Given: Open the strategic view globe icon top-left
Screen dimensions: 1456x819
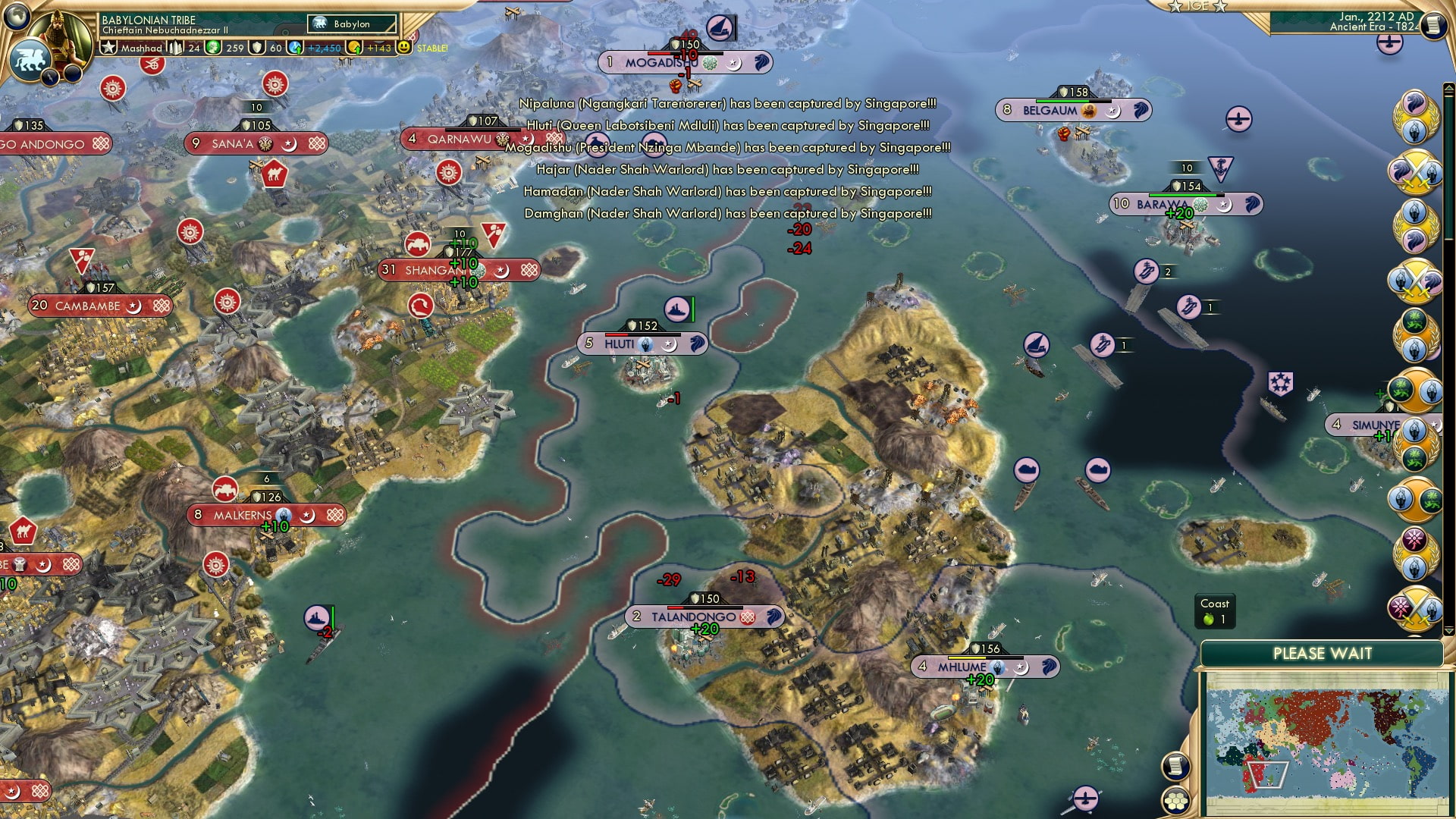Looking at the screenshot, I should coord(17,17).
